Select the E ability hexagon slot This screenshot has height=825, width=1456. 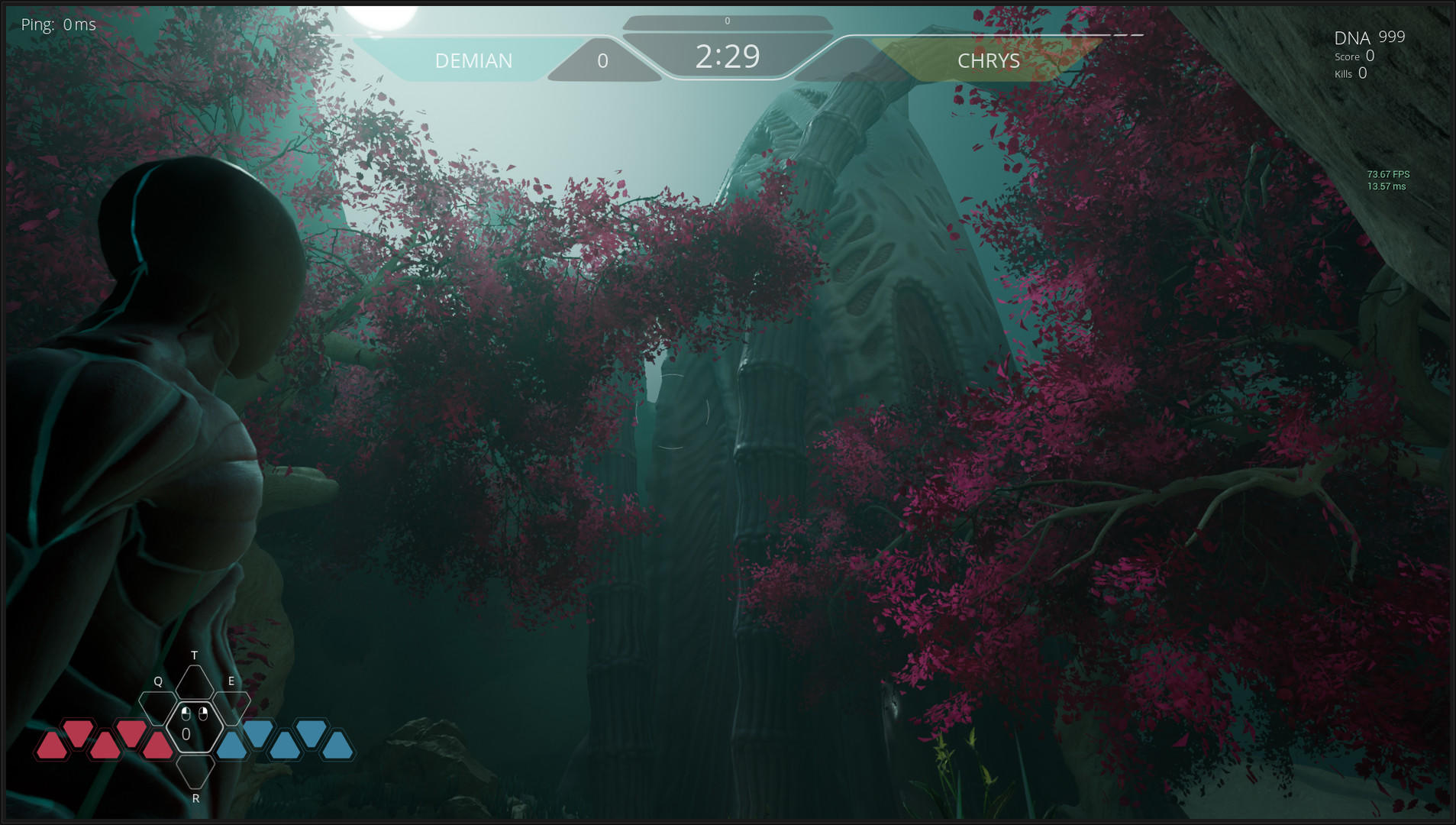coord(231,708)
